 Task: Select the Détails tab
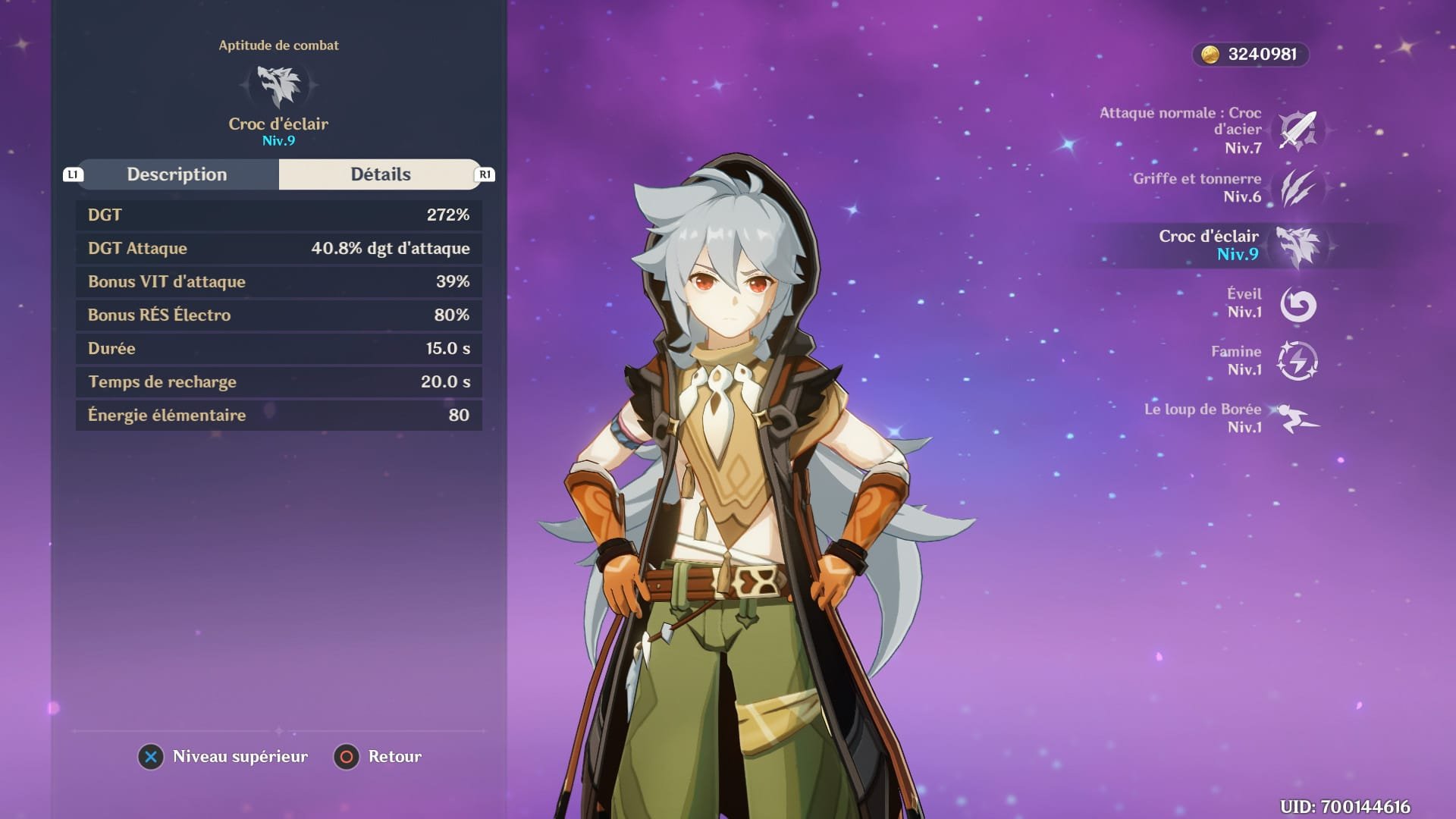(x=380, y=174)
